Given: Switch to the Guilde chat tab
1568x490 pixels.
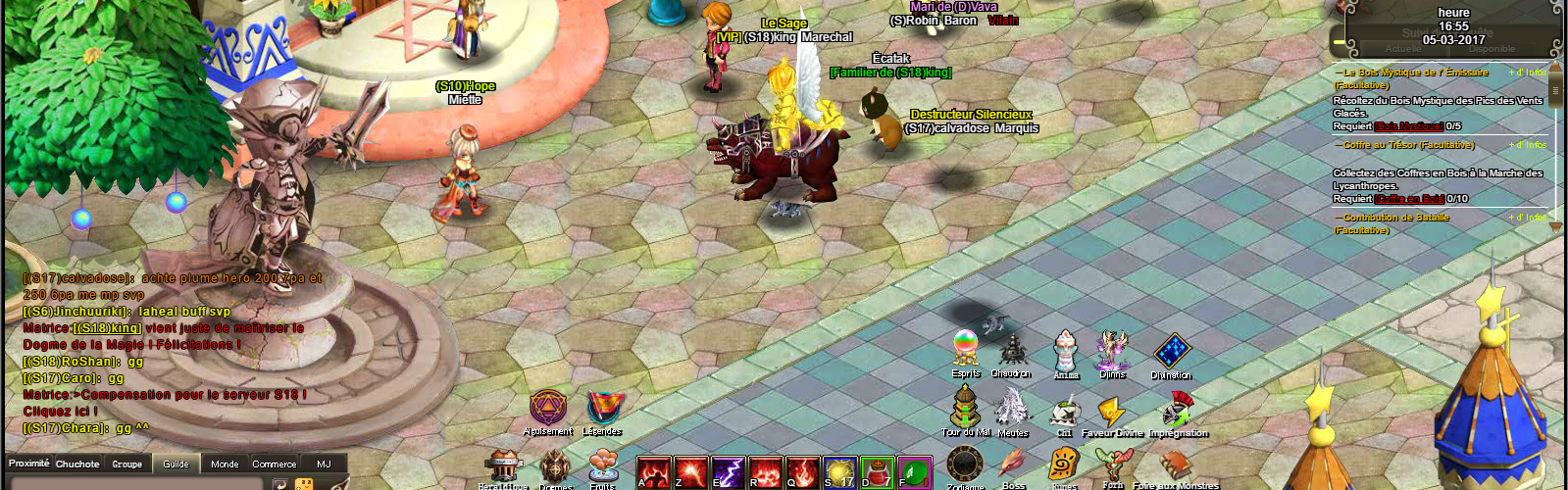Looking at the screenshot, I should (177, 464).
